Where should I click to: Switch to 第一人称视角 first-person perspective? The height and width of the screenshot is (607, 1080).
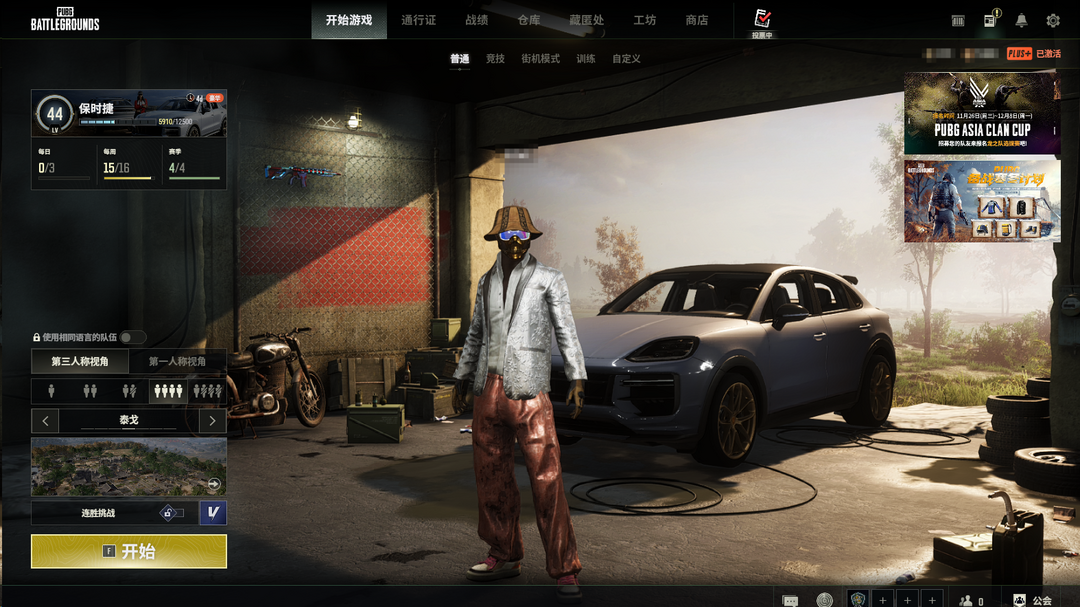tap(177, 361)
